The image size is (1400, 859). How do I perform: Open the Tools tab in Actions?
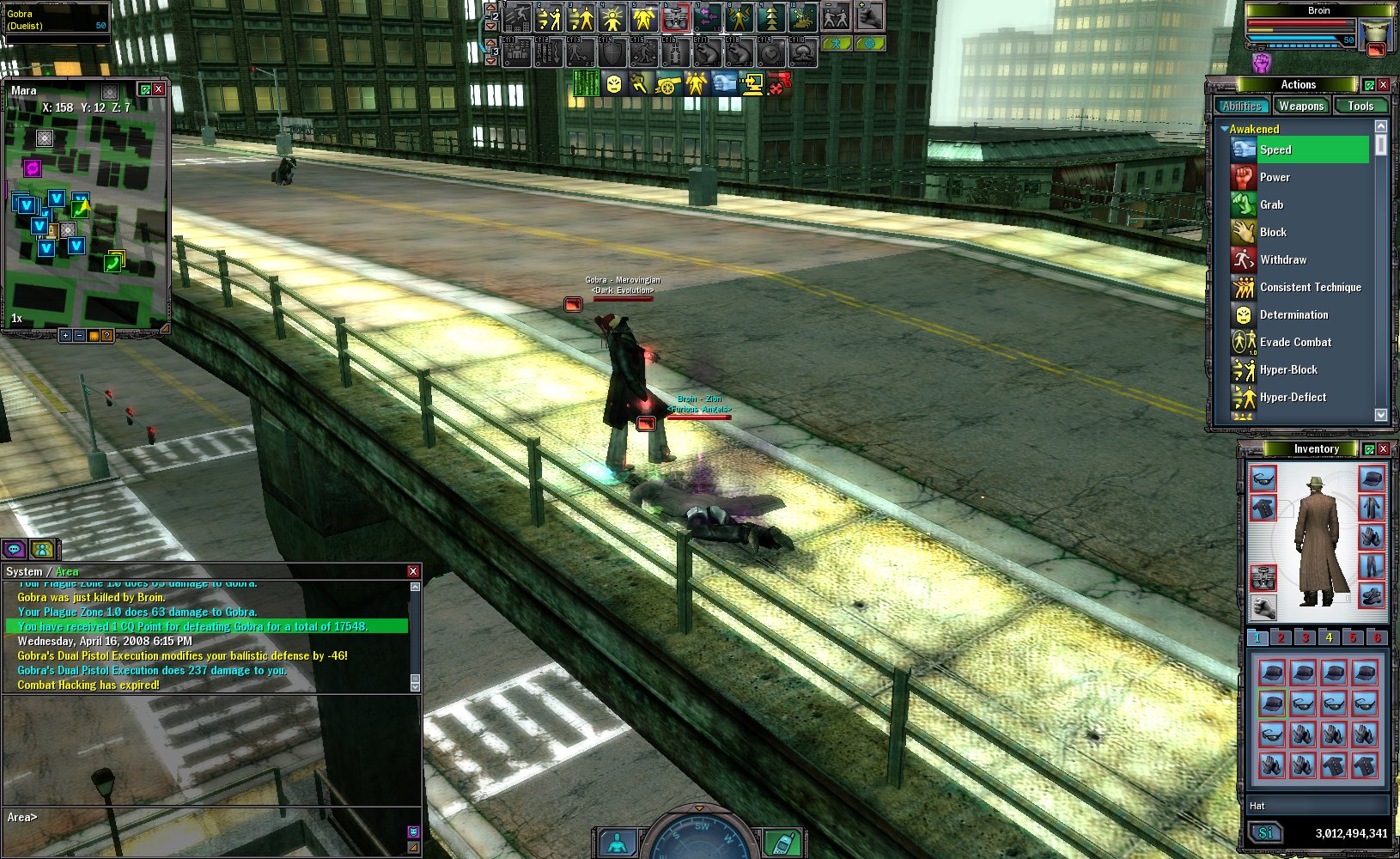click(1360, 106)
